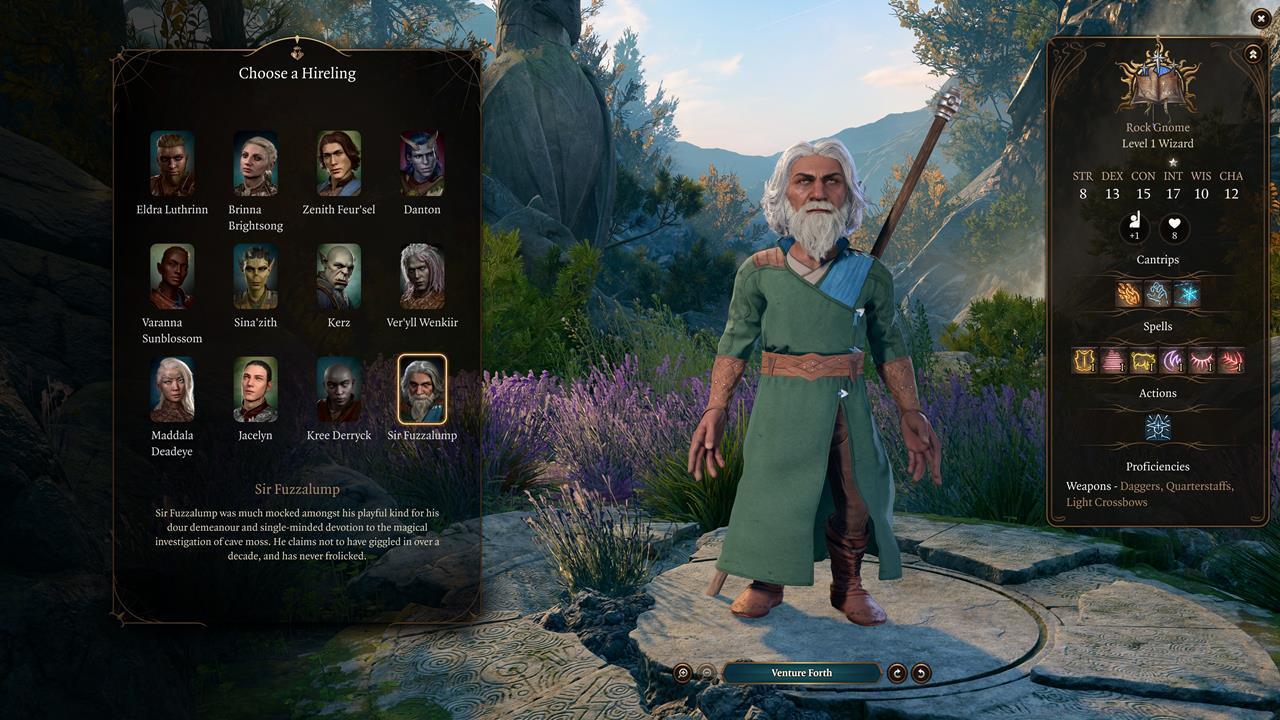Select hireling Sina'zith
The height and width of the screenshot is (720, 1280).
point(255,276)
